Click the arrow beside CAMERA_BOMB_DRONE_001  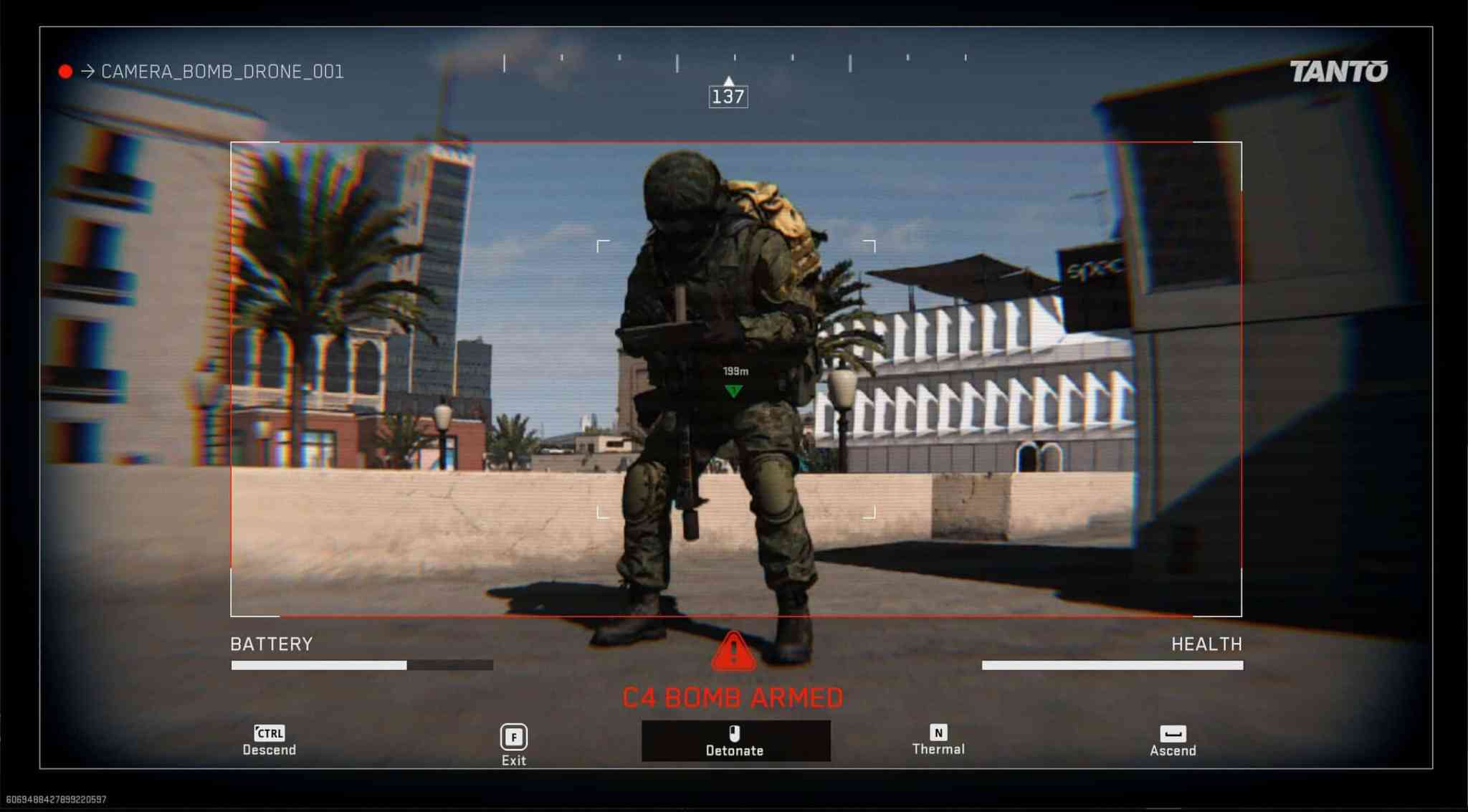pyautogui.click(x=88, y=71)
